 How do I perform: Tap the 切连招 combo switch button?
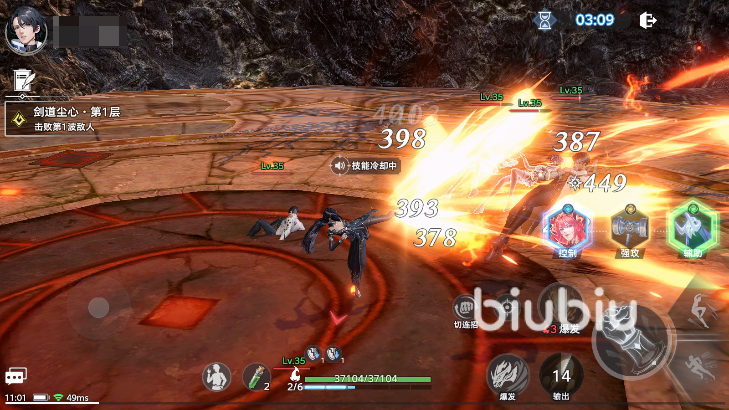[x=467, y=308]
